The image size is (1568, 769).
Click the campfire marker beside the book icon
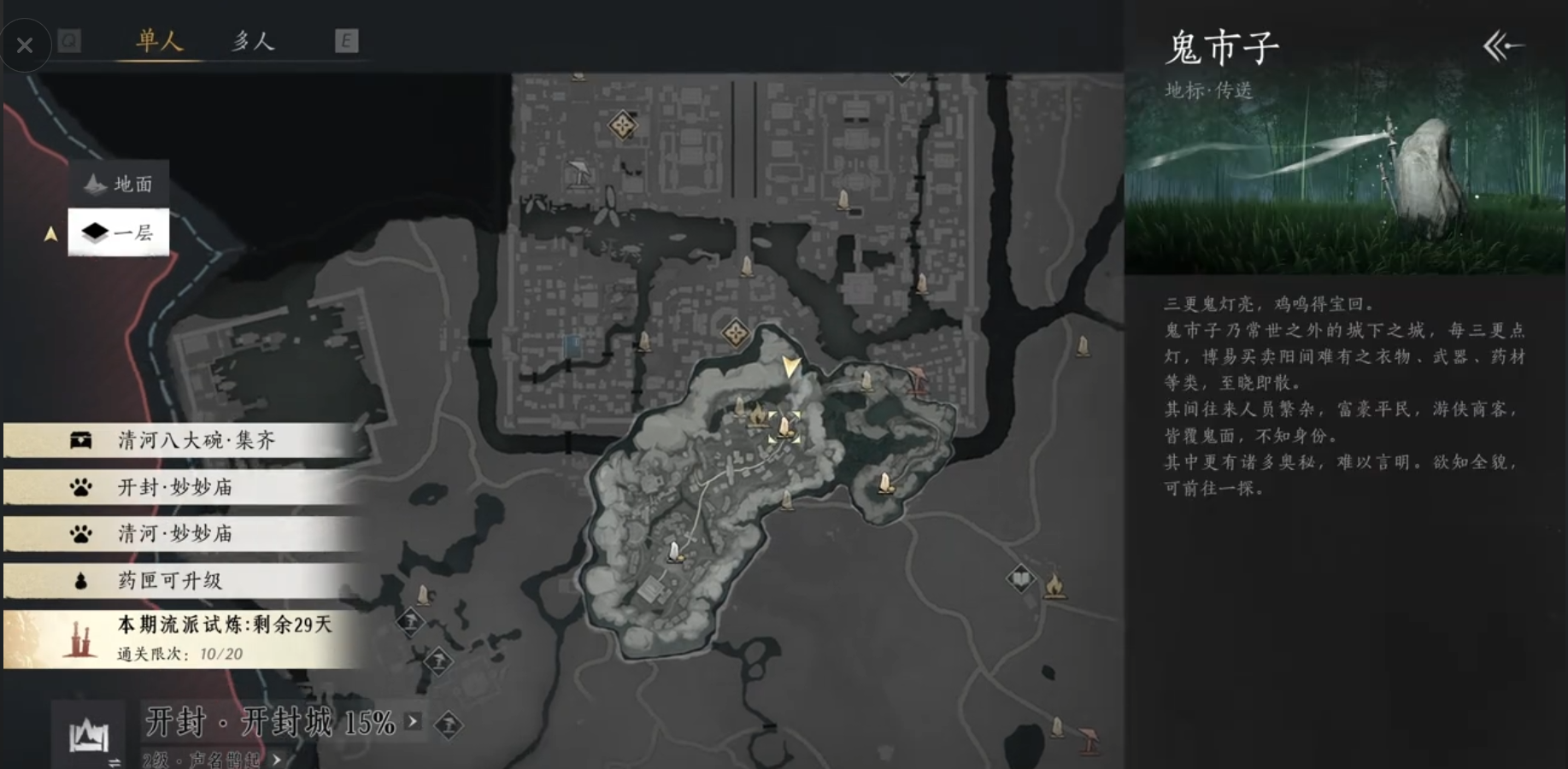pos(1054,586)
